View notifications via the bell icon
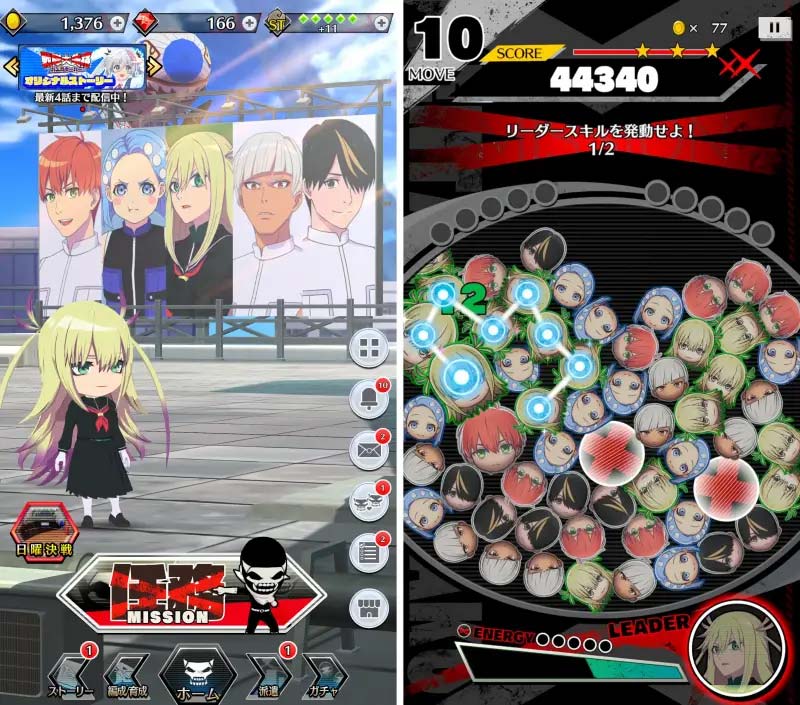Viewport: 800px width, 705px height. pyautogui.click(x=369, y=400)
